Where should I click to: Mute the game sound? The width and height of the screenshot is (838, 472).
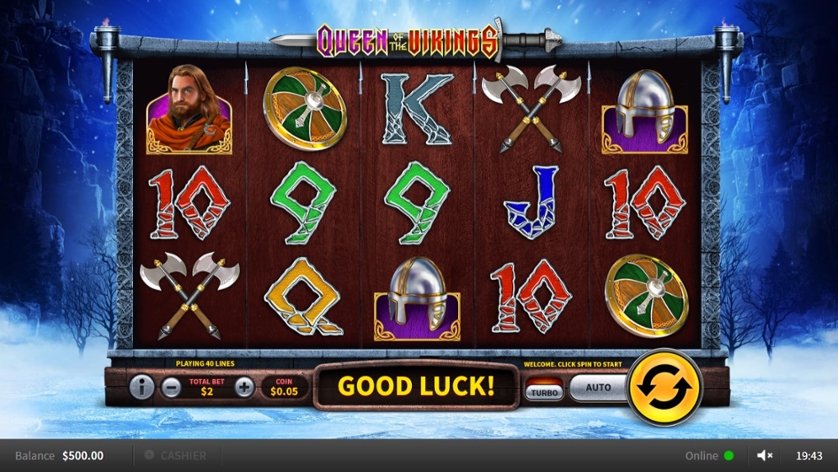coord(765,456)
